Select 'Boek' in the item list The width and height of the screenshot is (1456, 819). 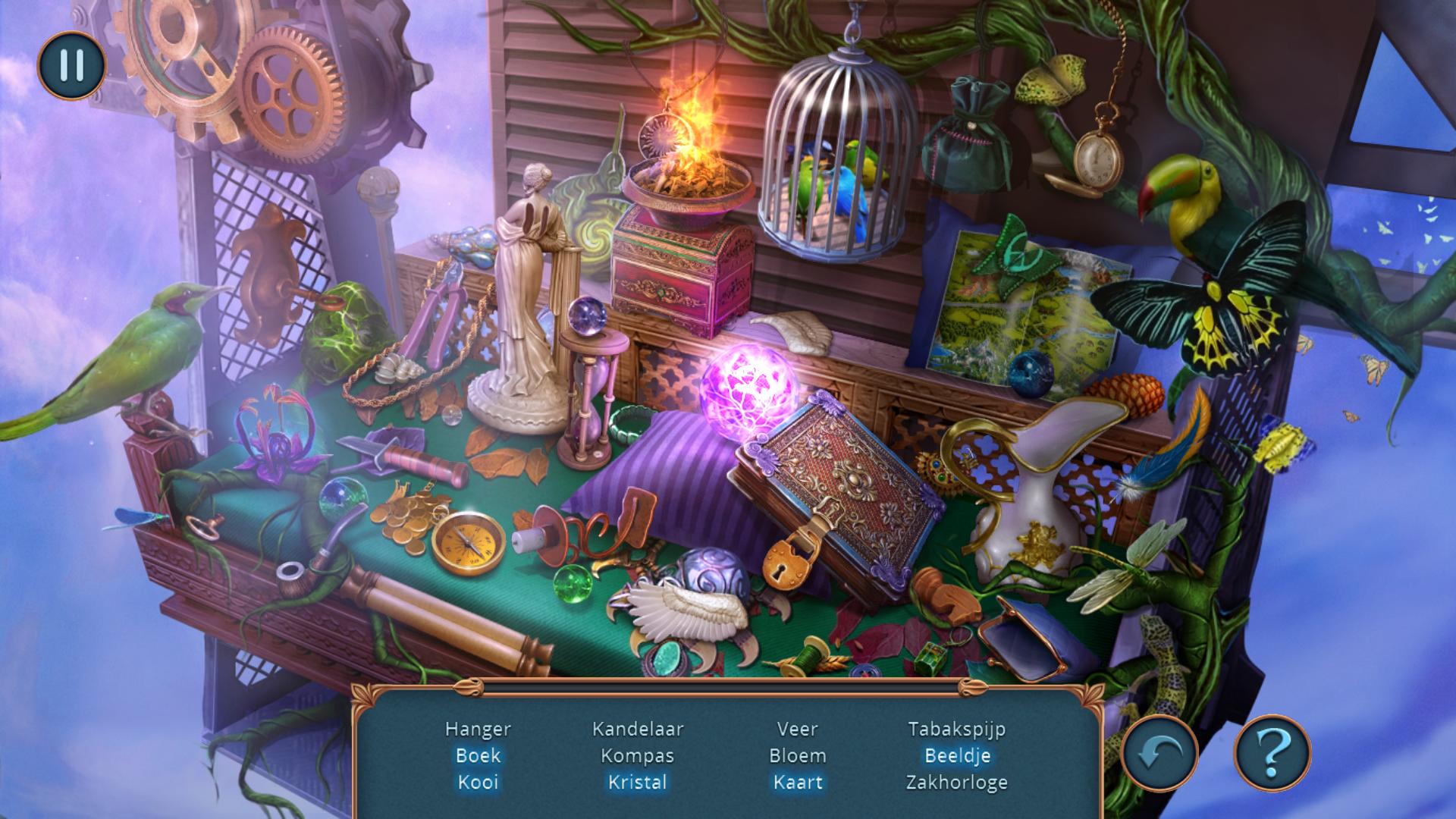(478, 755)
